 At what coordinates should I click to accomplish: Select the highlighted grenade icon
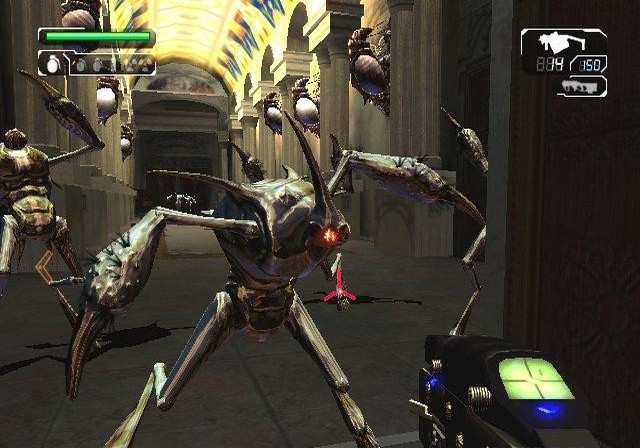click(52, 65)
